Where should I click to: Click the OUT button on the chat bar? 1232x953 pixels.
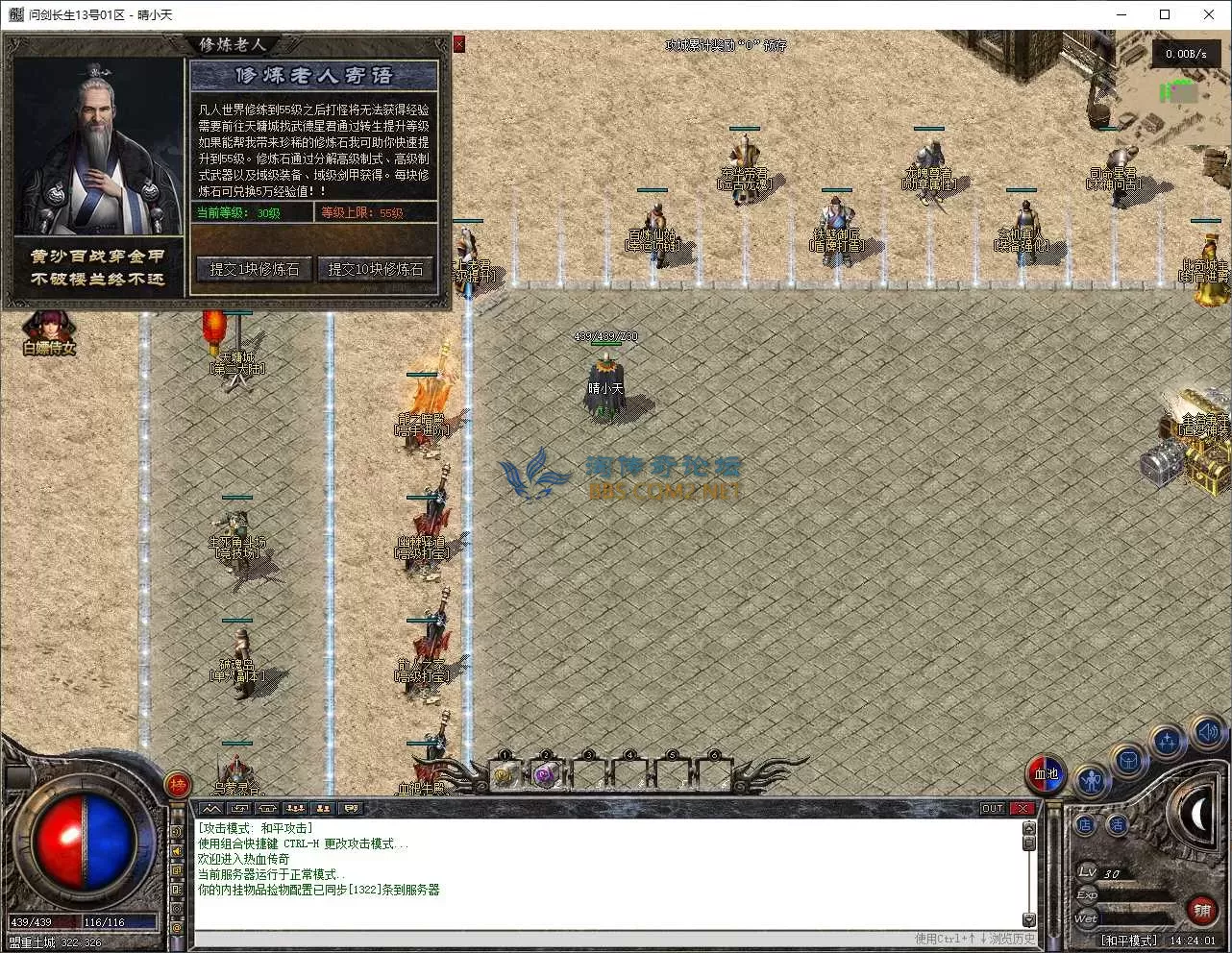pos(992,809)
